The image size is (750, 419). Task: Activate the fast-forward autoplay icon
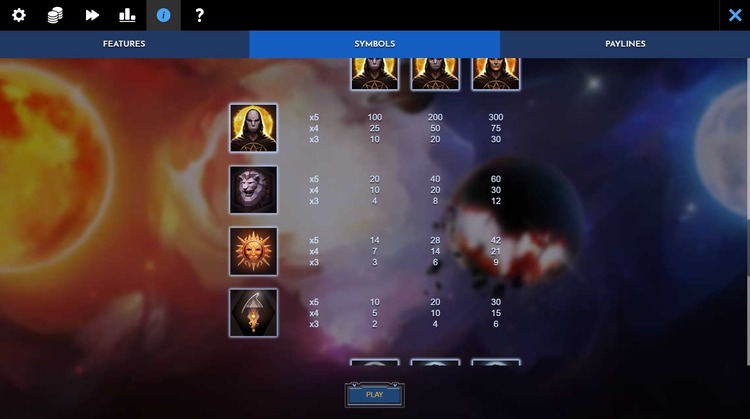pos(92,15)
